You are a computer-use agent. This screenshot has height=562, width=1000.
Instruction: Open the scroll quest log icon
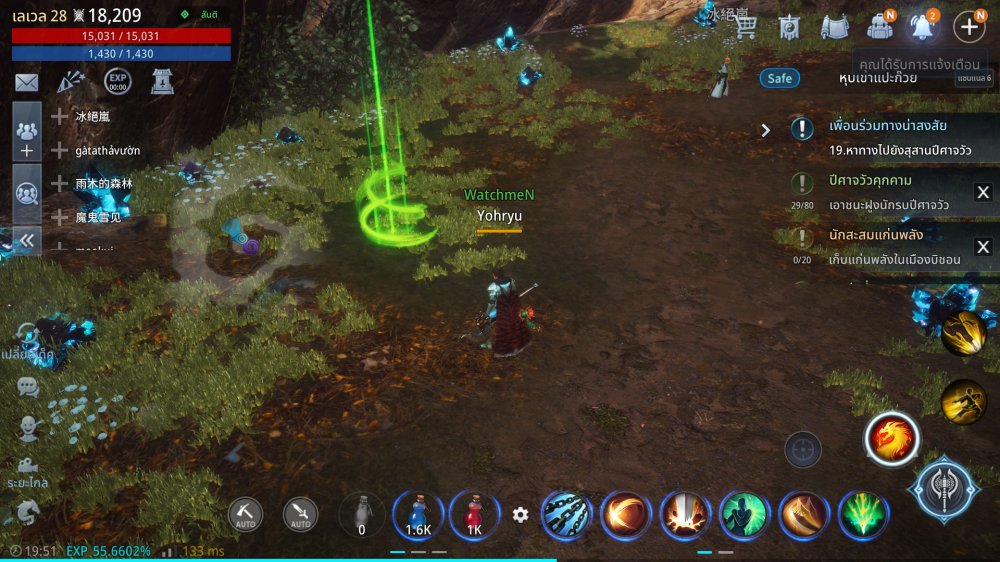pyautogui.click(x=834, y=27)
